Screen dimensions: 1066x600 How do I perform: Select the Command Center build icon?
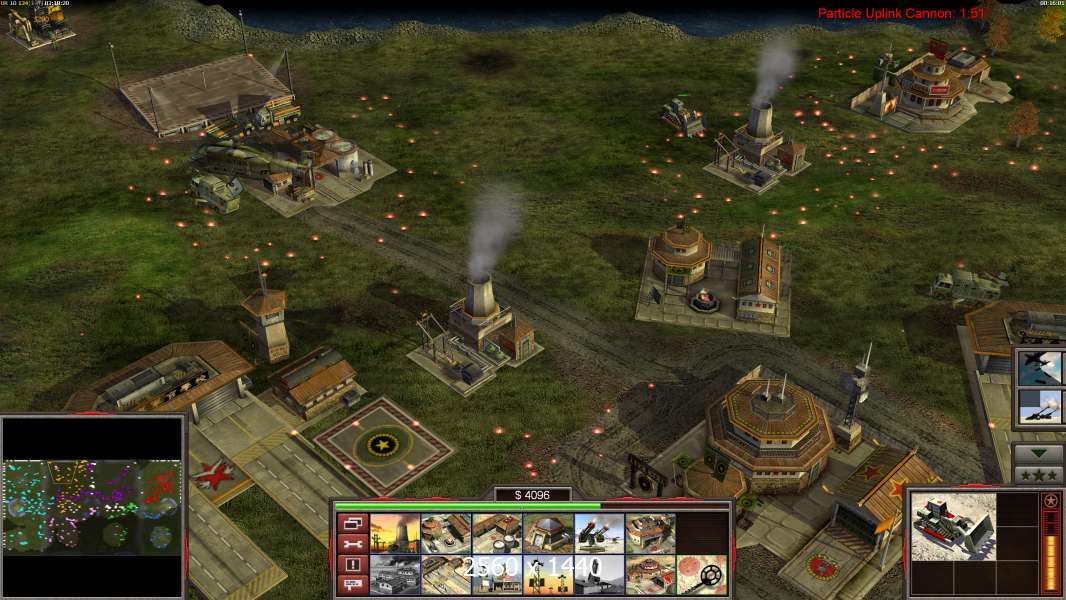[650, 574]
